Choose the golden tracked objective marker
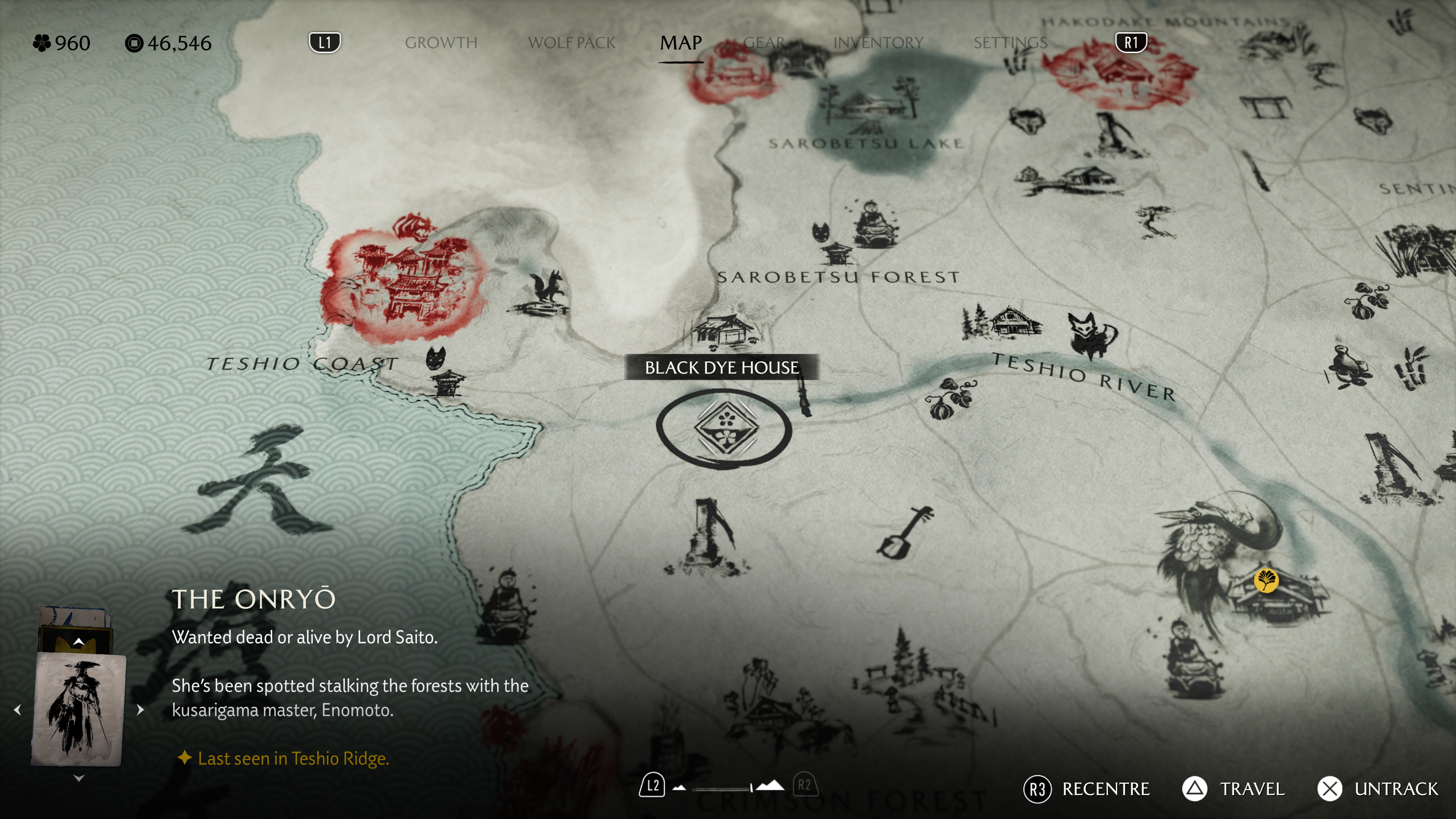The width and height of the screenshot is (1456, 819). tap(1266, 580)
